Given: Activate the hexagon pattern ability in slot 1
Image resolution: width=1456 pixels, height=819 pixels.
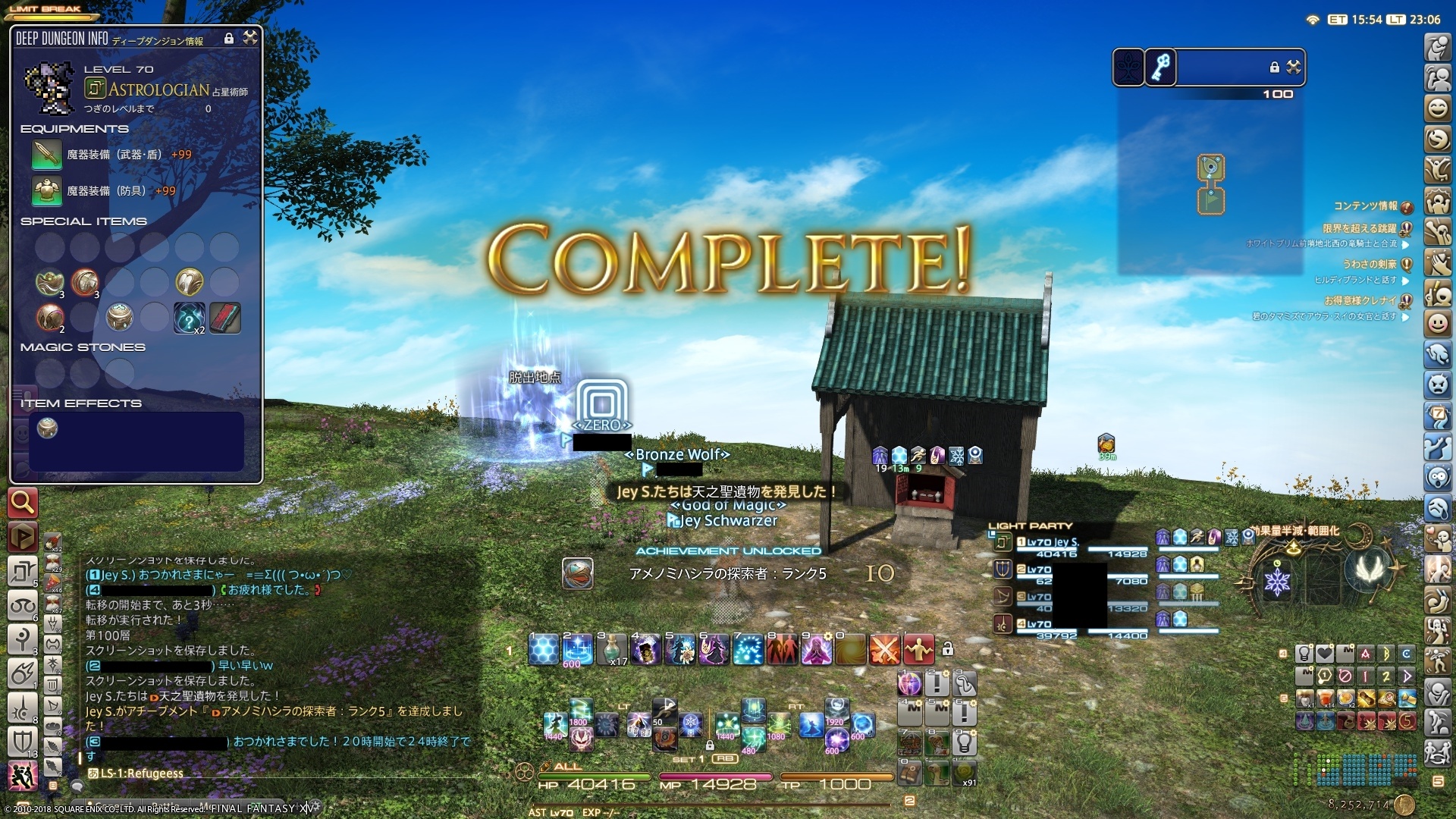Looking at the screenshot, I should click(x=544, y=650).
